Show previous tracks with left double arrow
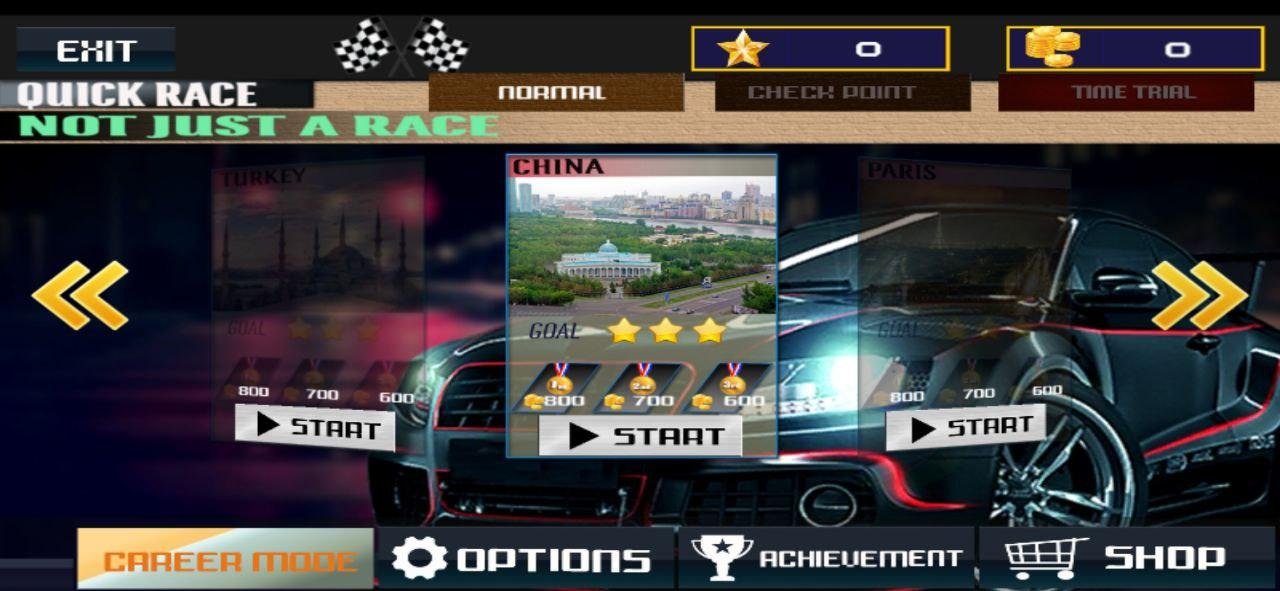This screenshot has height=591, width=1280. pos(80,295)
